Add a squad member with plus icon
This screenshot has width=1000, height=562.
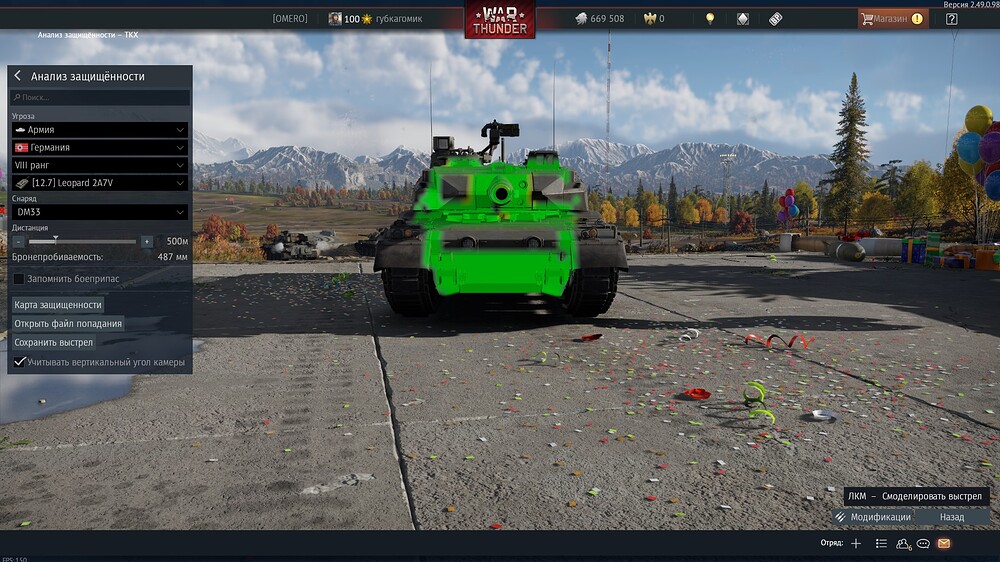(x=855, y=544)
